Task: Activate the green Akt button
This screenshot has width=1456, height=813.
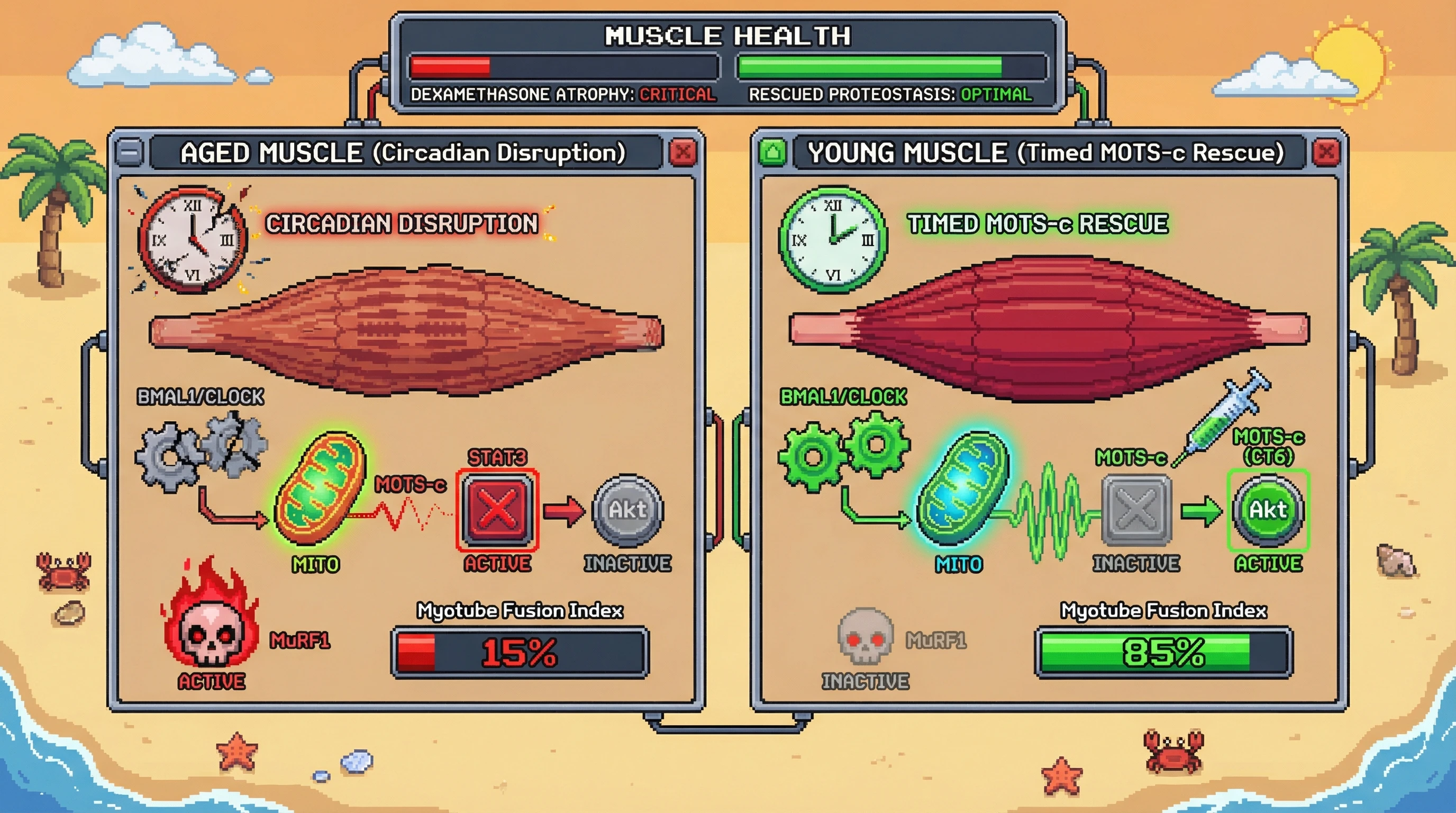Action: [1268, 510]
